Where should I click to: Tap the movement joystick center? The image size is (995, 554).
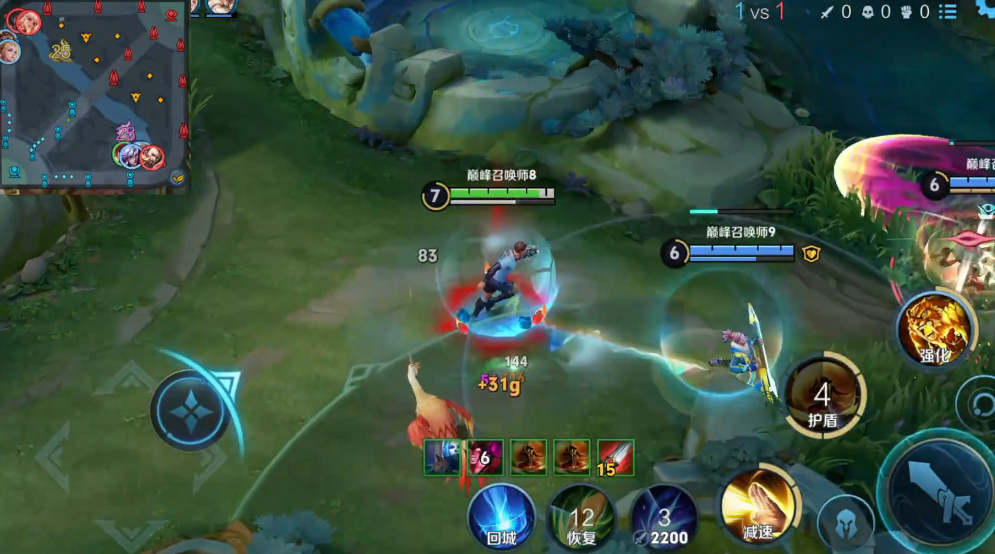point(190,410)
